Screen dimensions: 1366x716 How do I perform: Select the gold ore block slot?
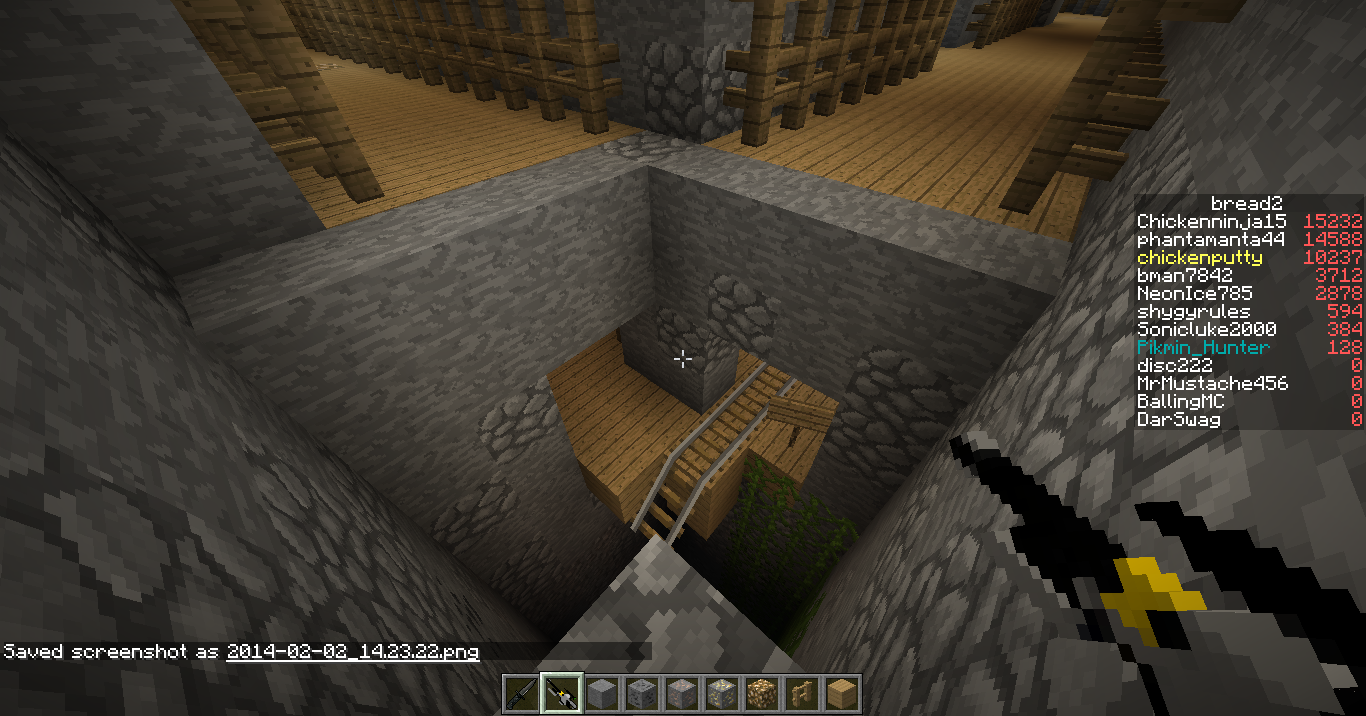coord(721,693)
